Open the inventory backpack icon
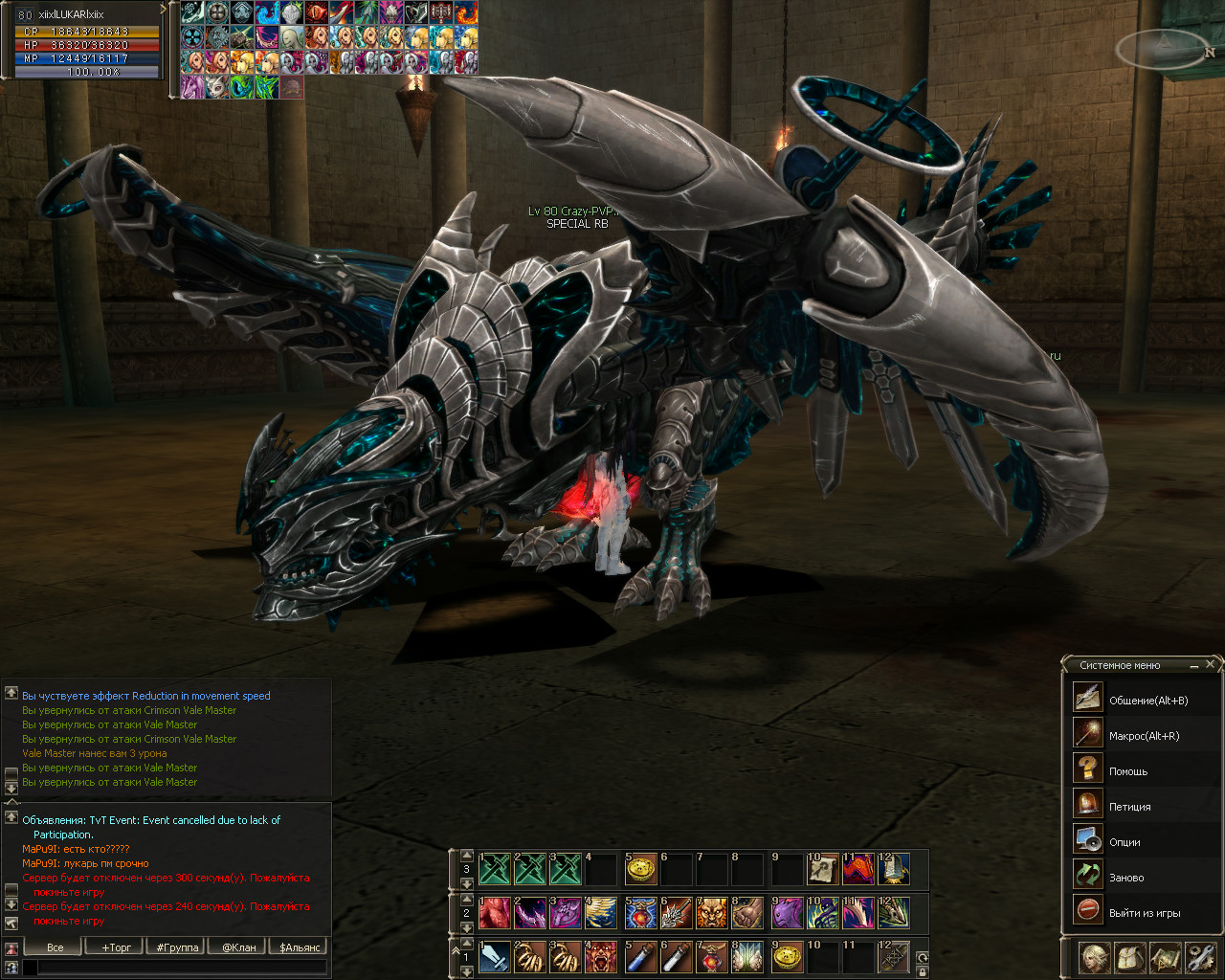 click(x=1130, y=957)
